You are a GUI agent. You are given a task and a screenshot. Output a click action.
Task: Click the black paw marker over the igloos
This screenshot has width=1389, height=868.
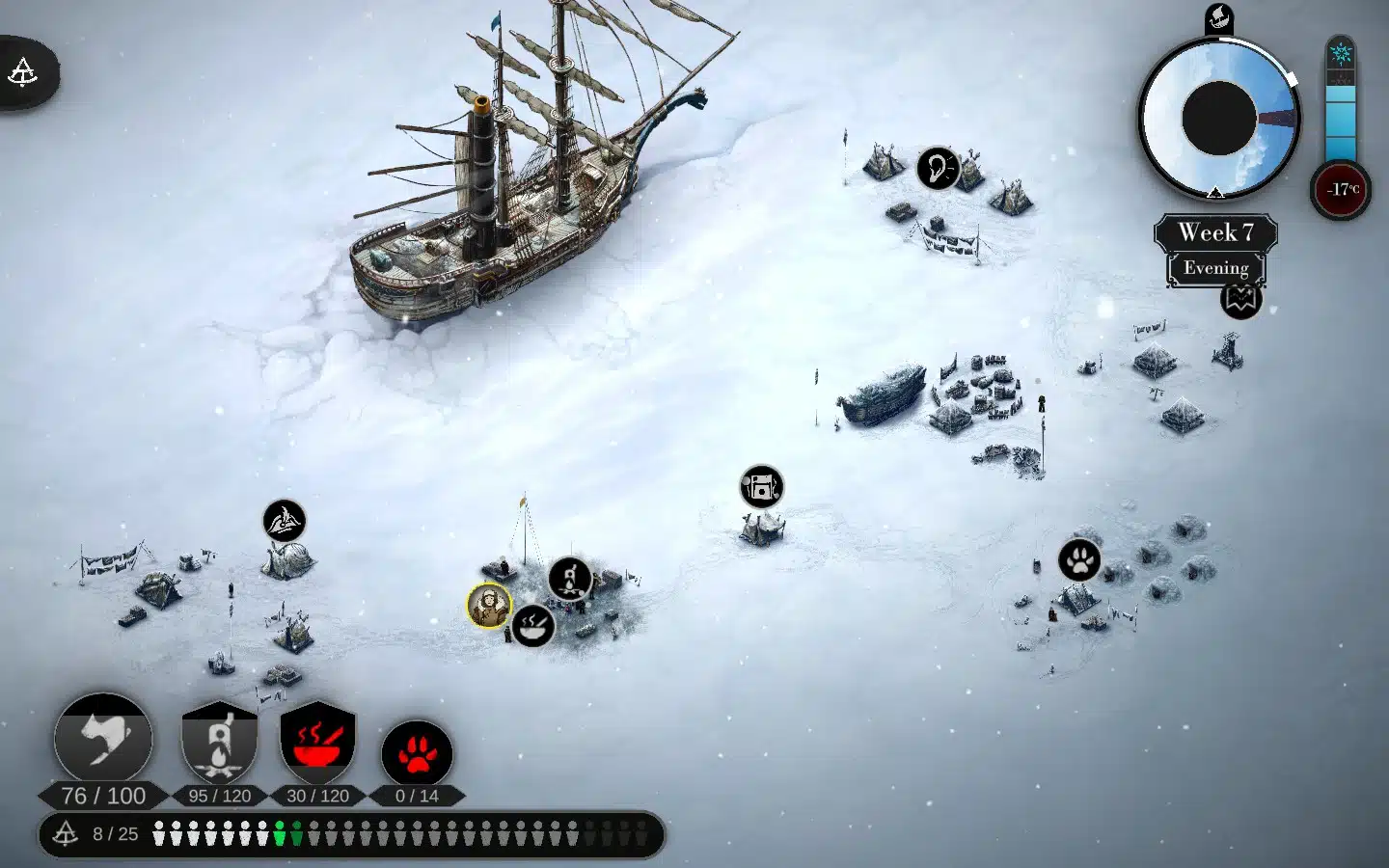point(1079,559)
